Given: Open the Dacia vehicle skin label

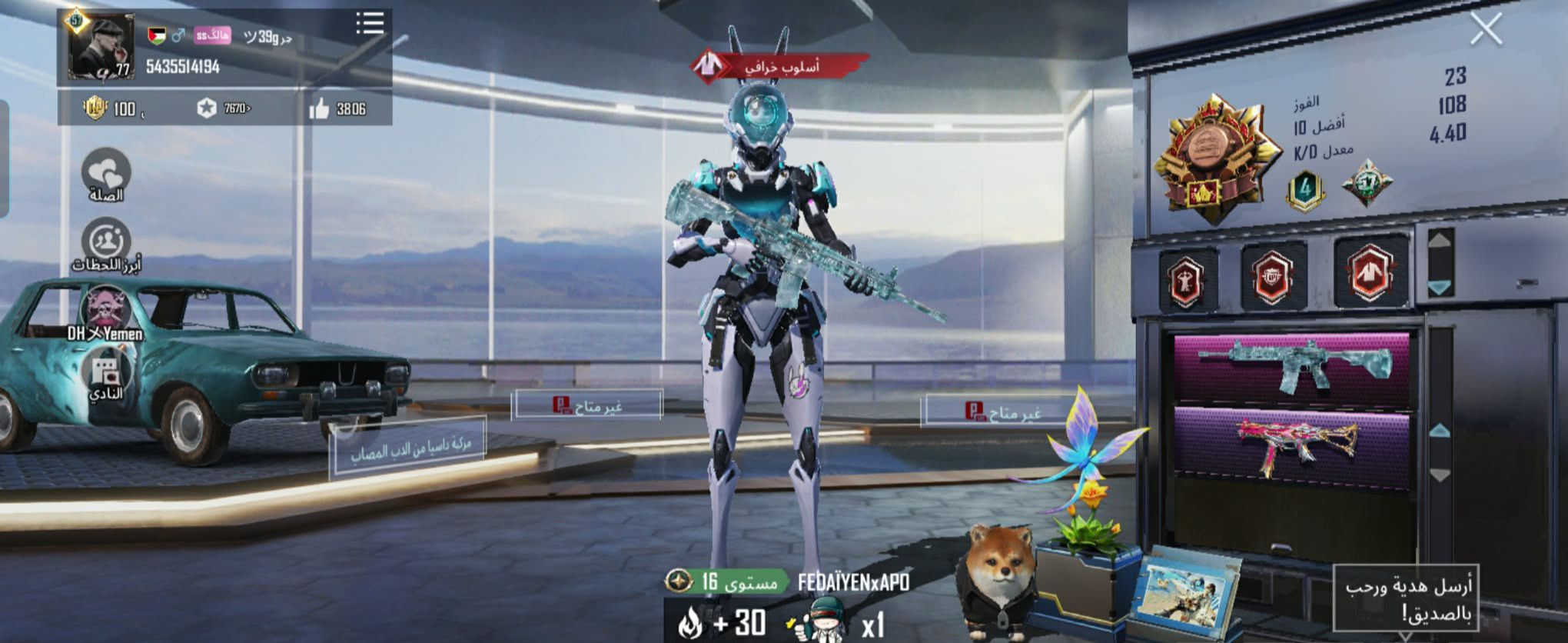Looking at the screenshot, I should tap(408, 448).
